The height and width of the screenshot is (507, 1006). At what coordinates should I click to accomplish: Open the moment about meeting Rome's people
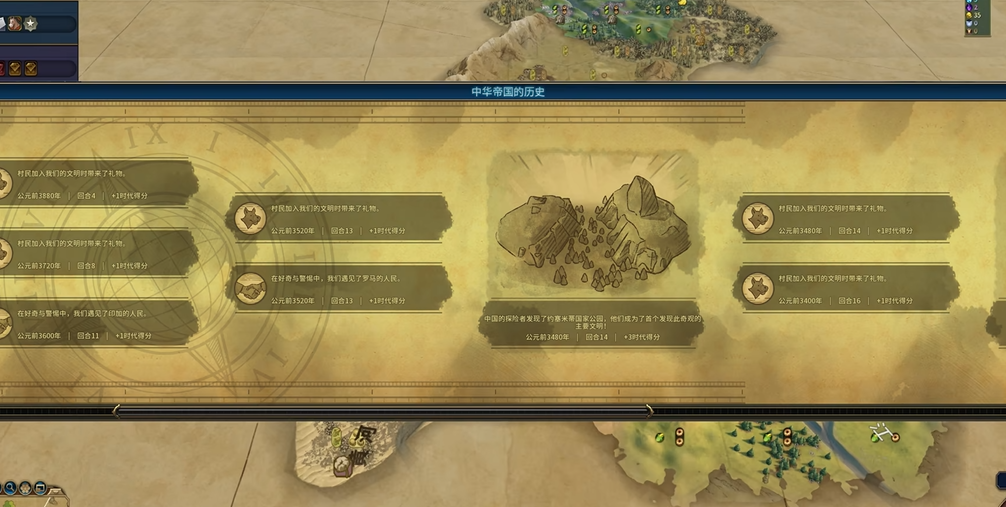[x=337, y=288]
